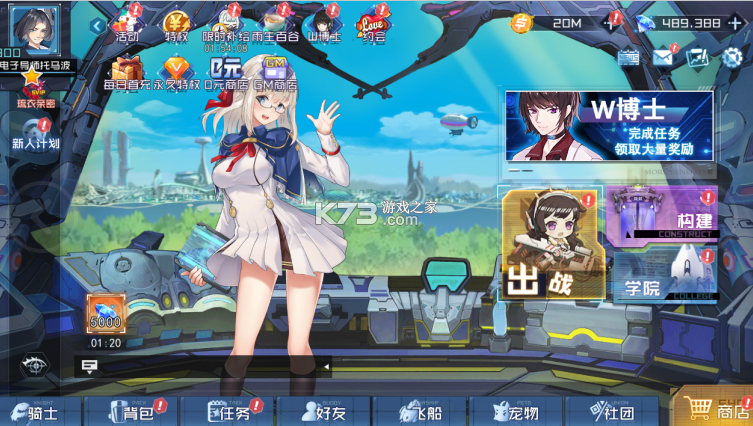Start battle with the 出战 button

552,244
